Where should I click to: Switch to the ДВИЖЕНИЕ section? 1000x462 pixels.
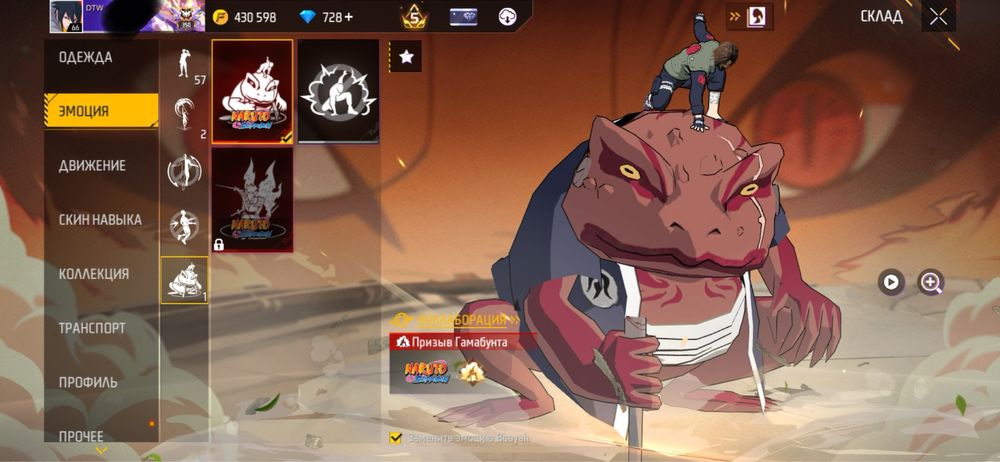tap(92, 165)
